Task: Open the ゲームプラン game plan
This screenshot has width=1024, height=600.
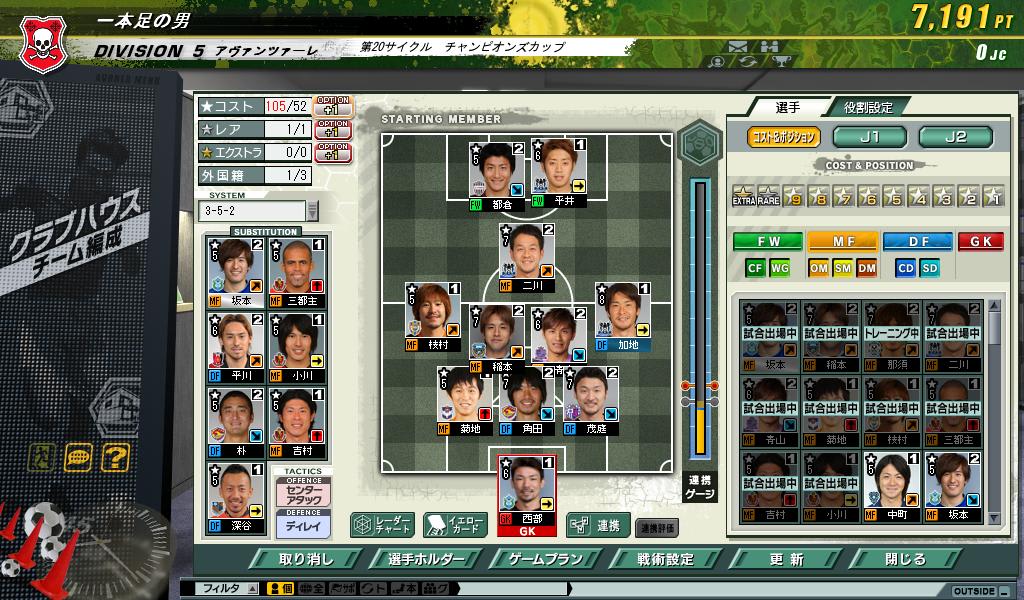Action: coord(546,559)
